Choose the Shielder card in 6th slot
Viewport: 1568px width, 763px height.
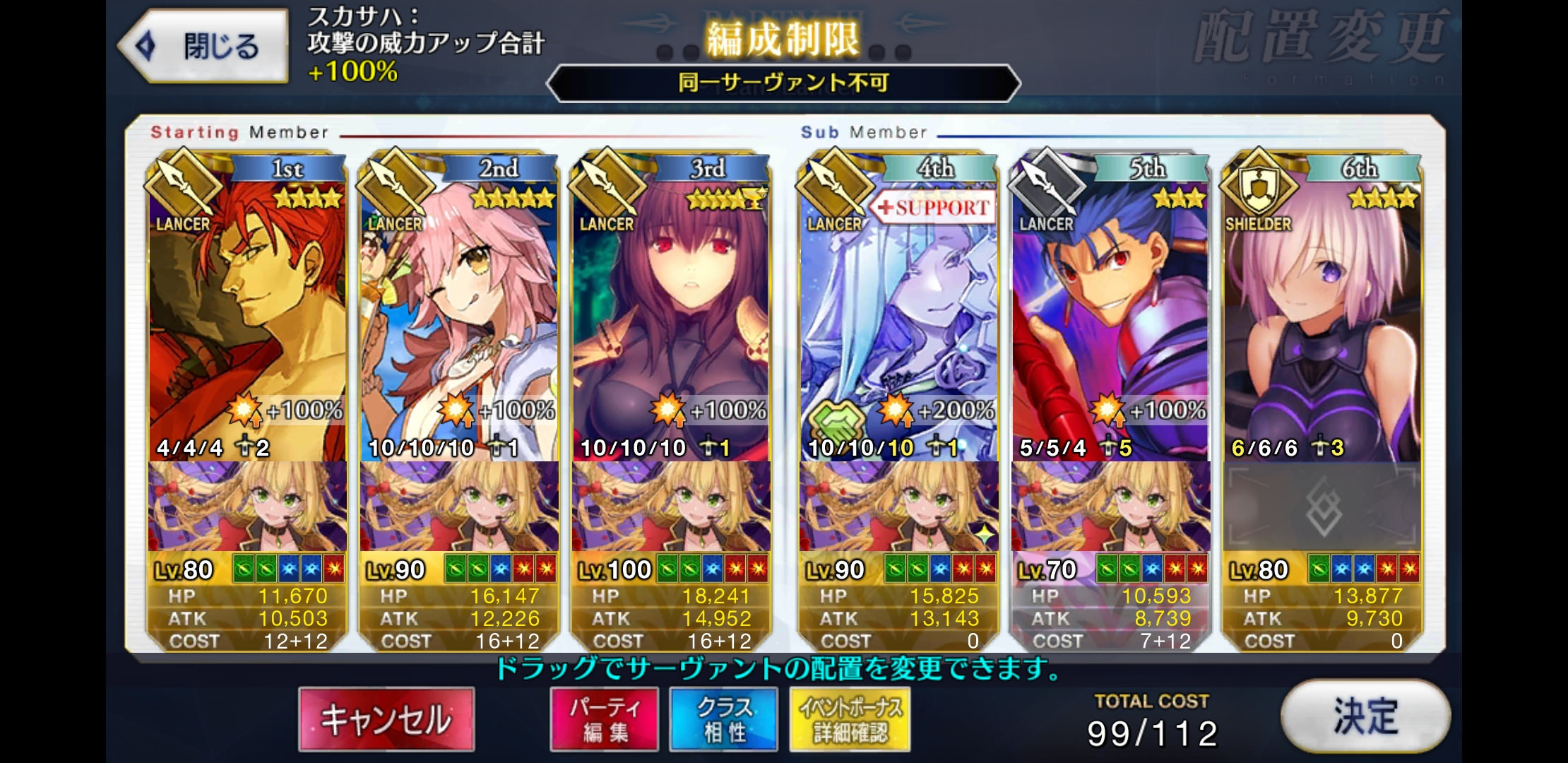click(1322, 318)
